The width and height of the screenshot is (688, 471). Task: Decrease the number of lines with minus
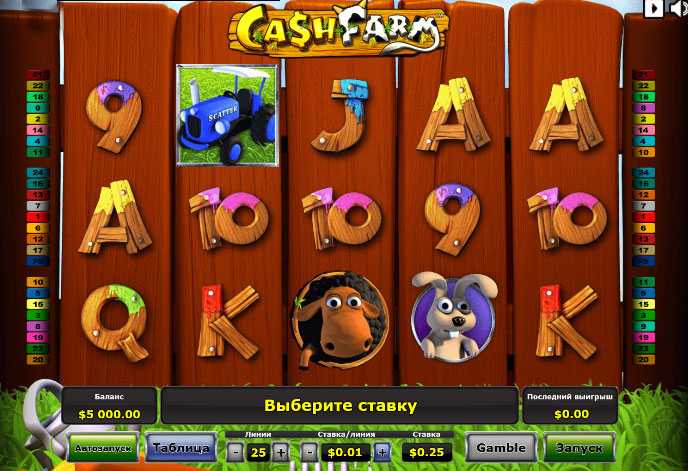click(x=234, y=452)
